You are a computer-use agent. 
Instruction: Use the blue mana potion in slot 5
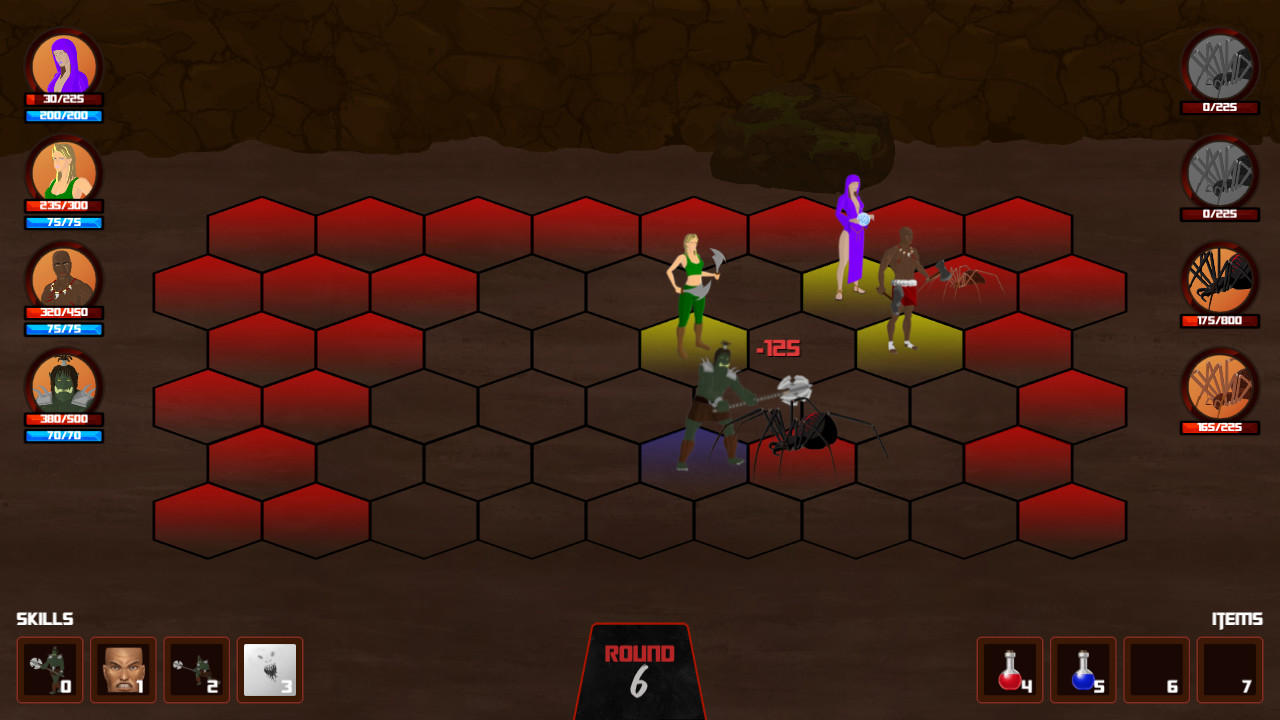coord(1083,670)
